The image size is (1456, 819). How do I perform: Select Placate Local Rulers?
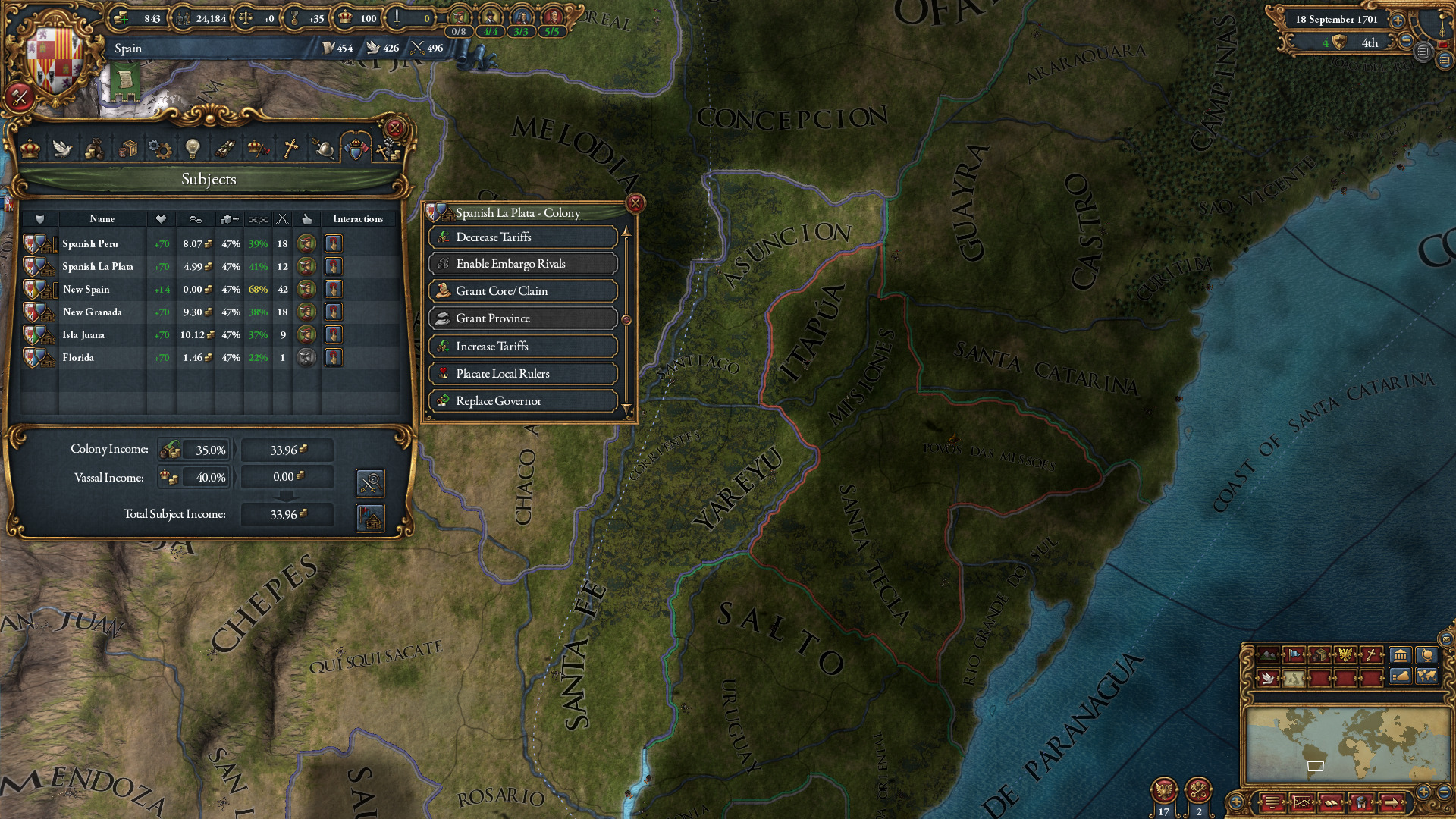tap(522, 374)
